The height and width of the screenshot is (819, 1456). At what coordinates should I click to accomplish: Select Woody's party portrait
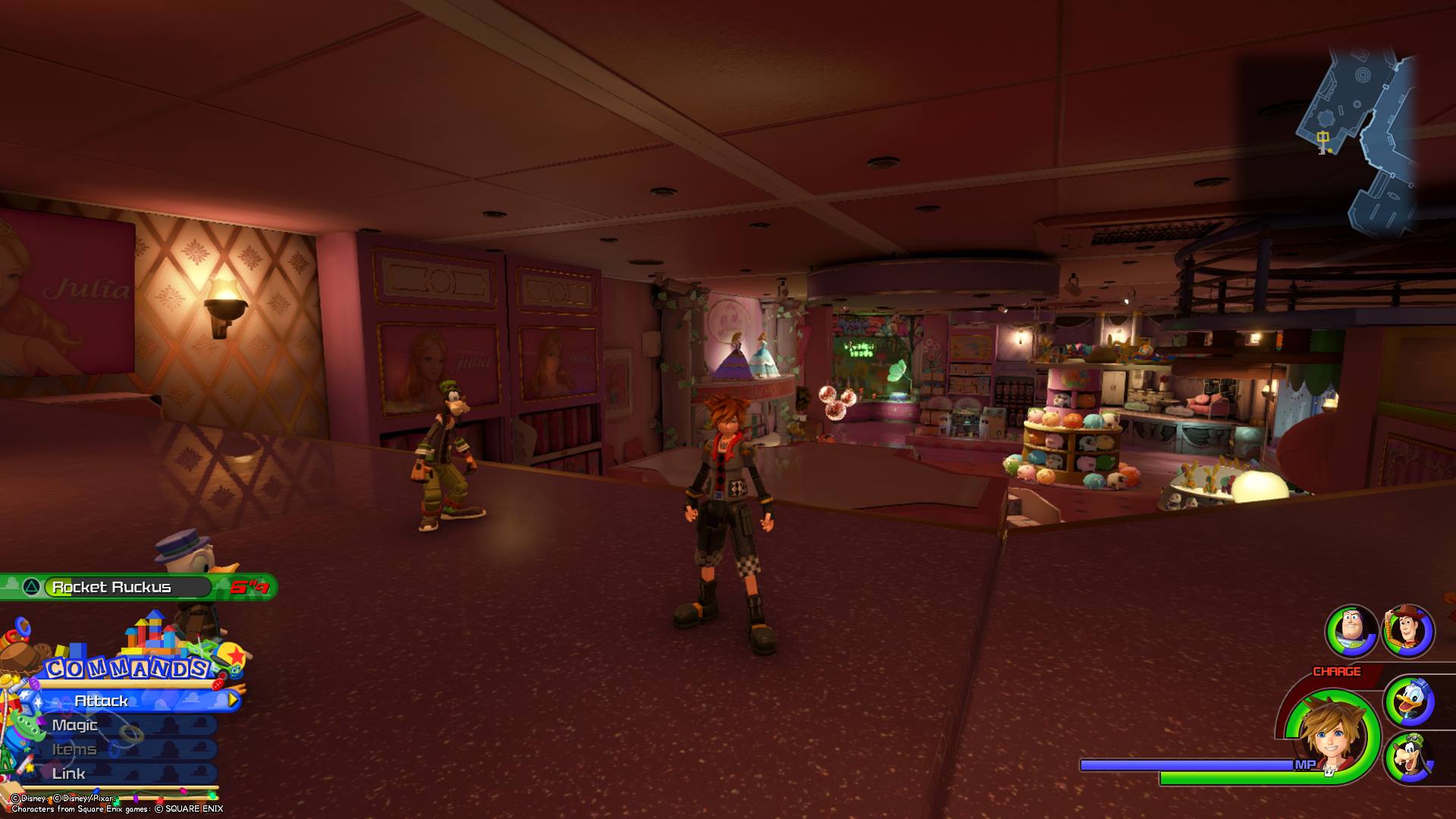point(1408,630)
